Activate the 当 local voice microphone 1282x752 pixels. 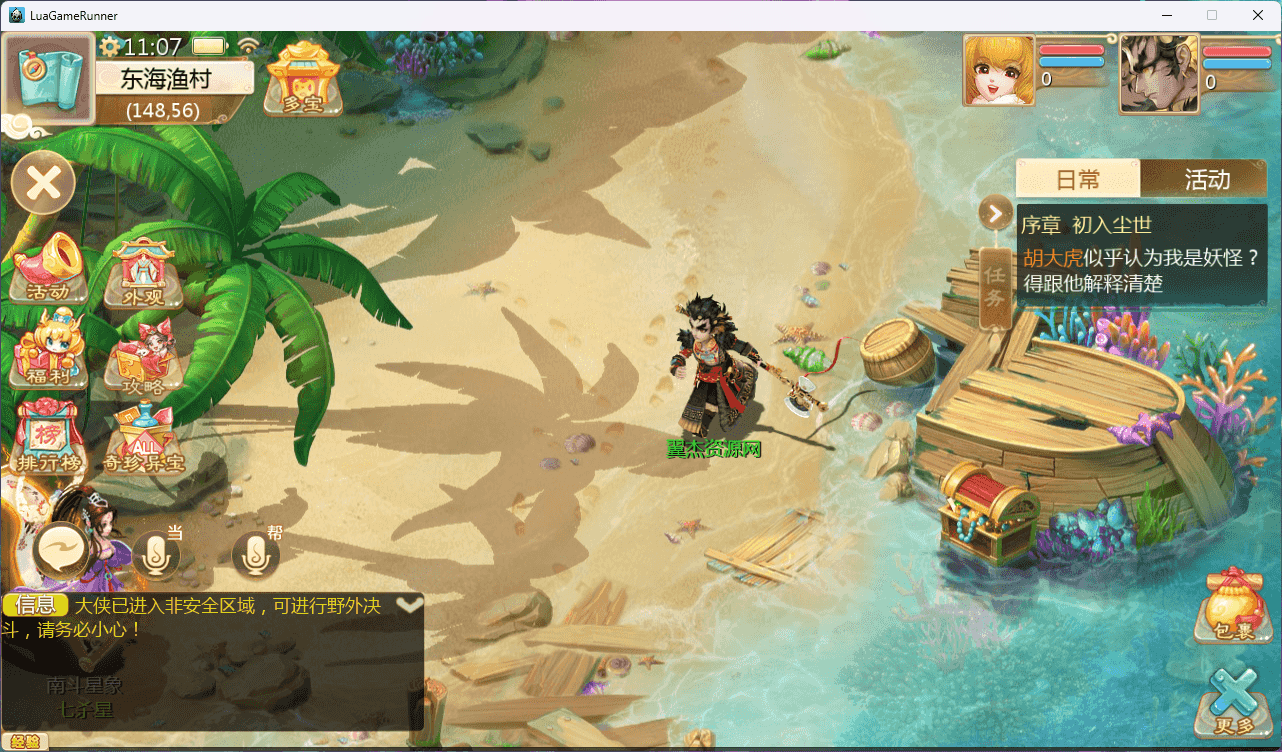pos(157,554)
